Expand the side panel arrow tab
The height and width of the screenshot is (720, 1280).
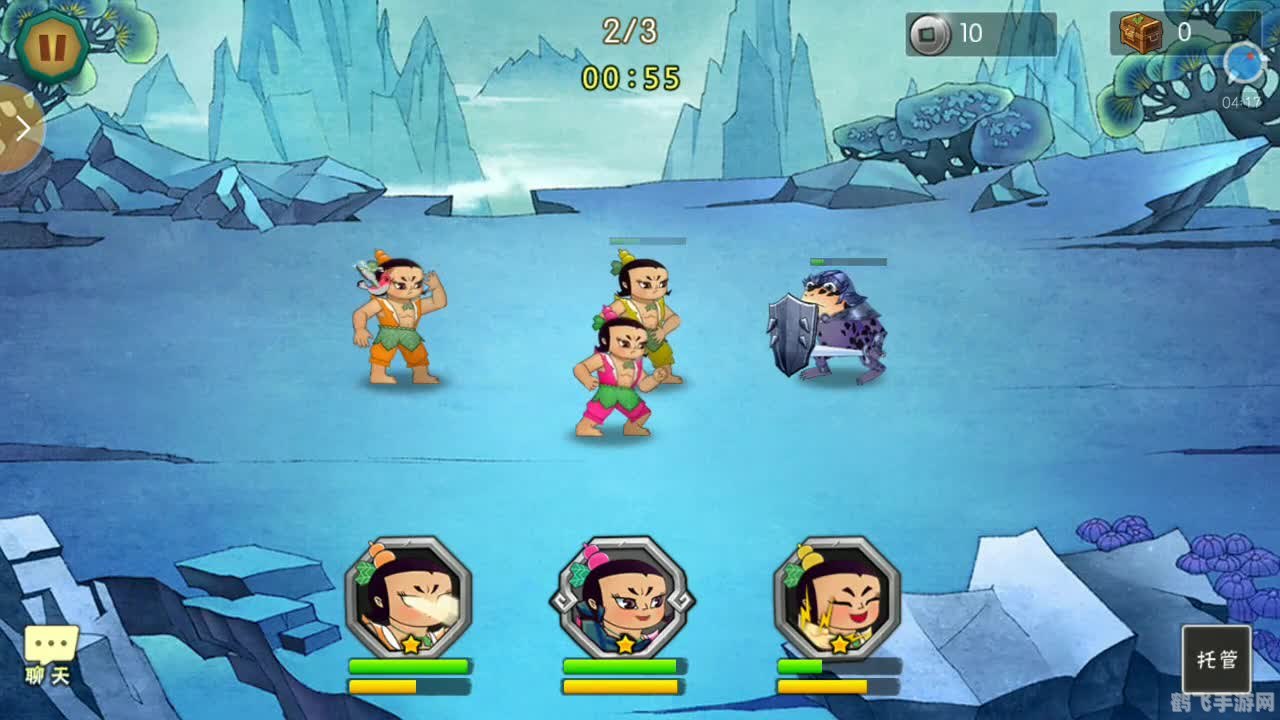click(x=20, y=128)
